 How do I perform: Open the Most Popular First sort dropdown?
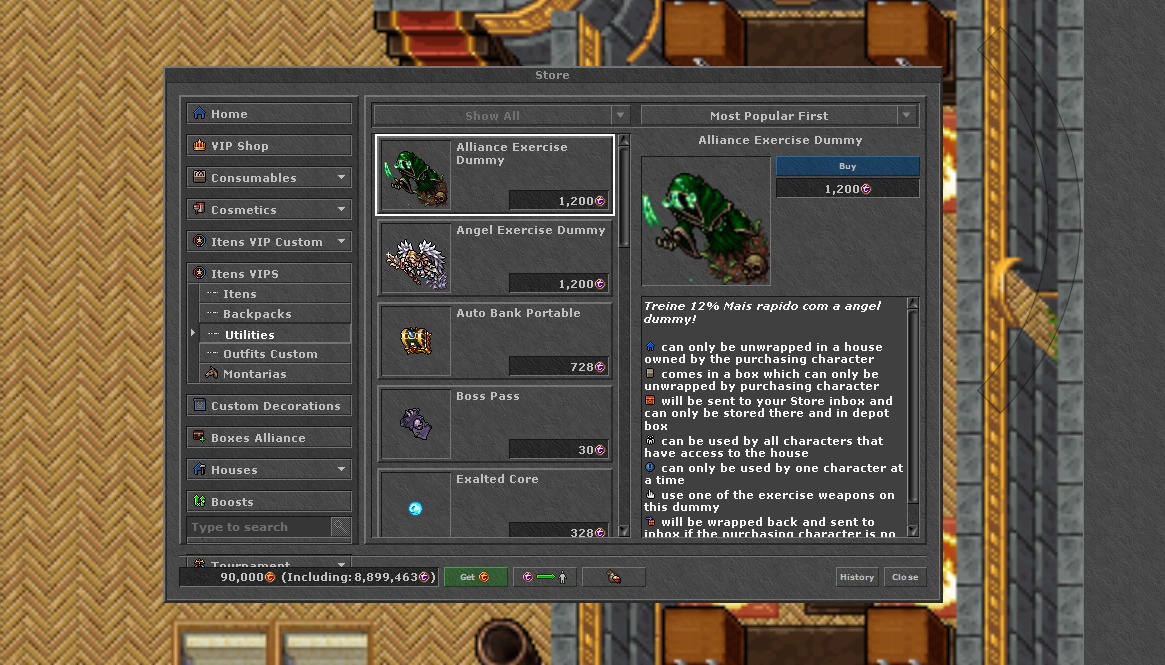tap(779, 116)
